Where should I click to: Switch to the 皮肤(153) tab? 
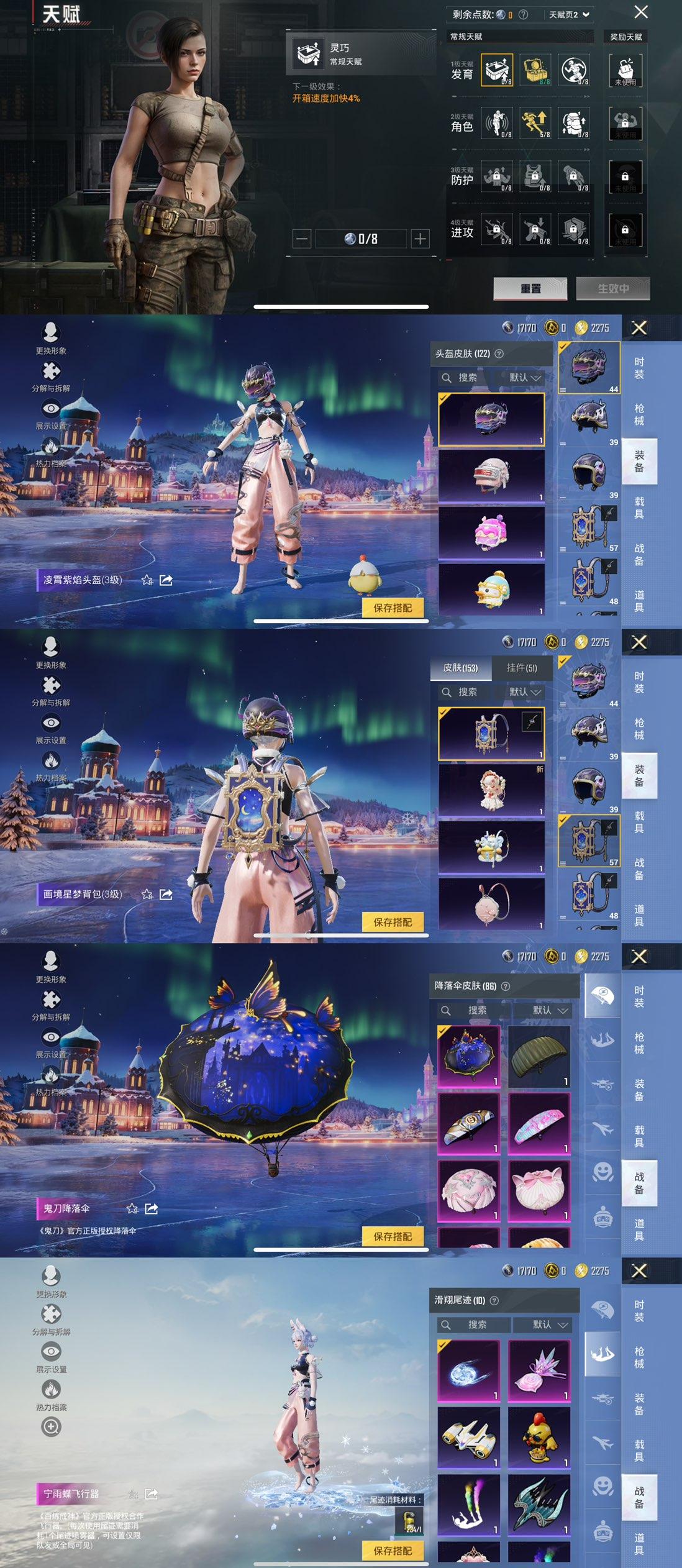tap(460, 667)
